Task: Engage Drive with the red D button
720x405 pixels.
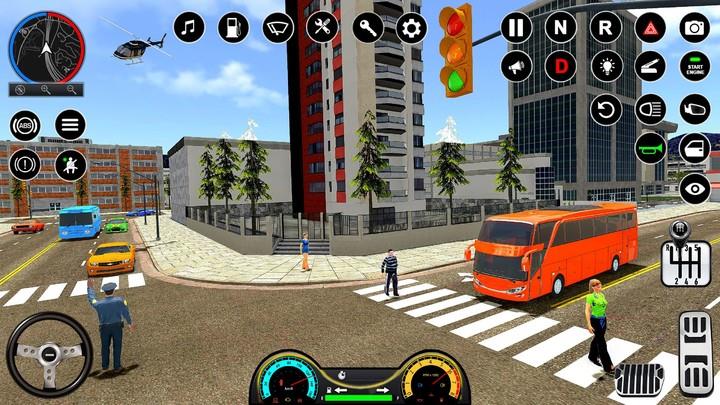Action: [560, 66]
